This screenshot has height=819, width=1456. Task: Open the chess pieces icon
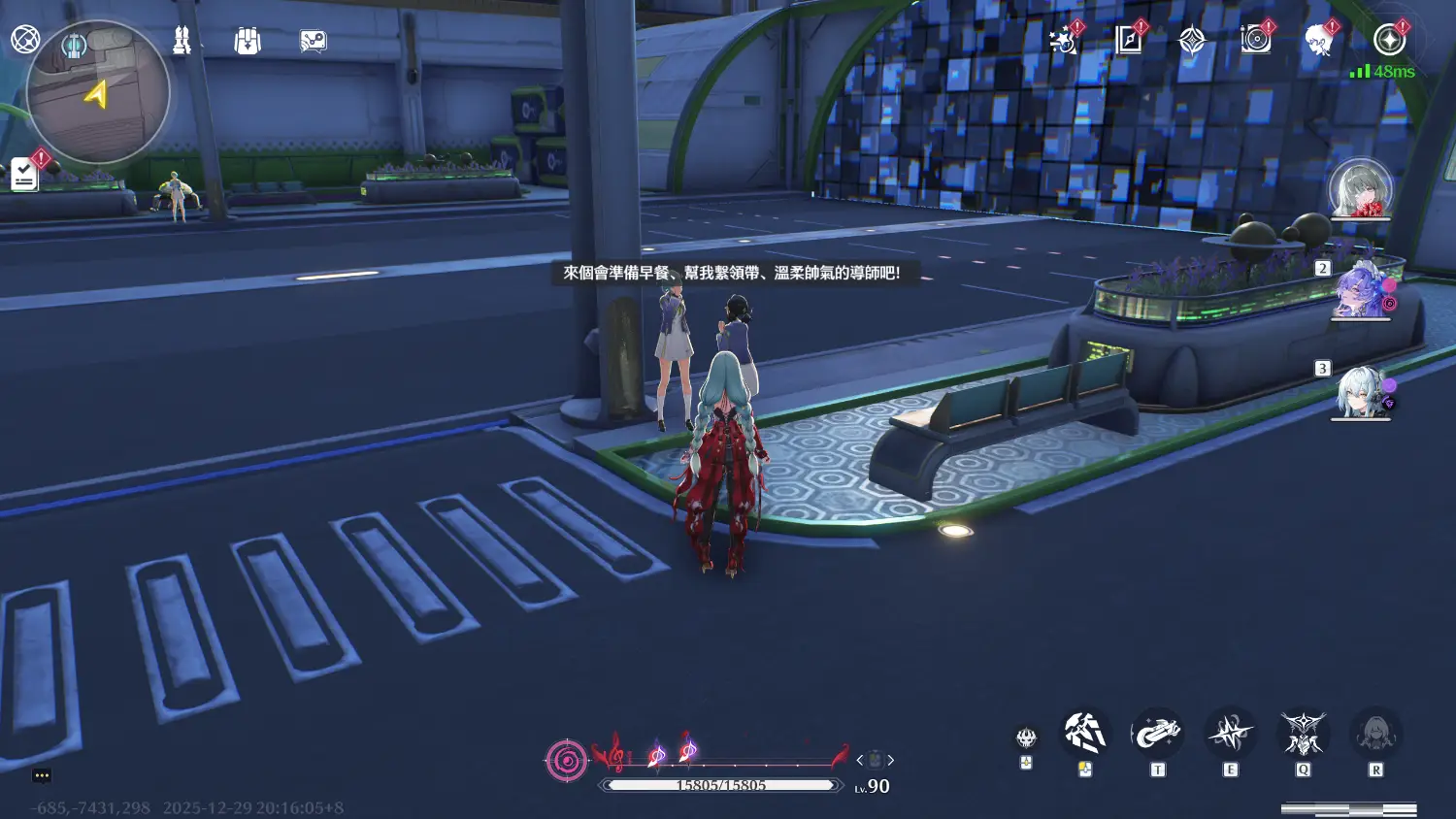pyautogui.click(x=182, y=41)
